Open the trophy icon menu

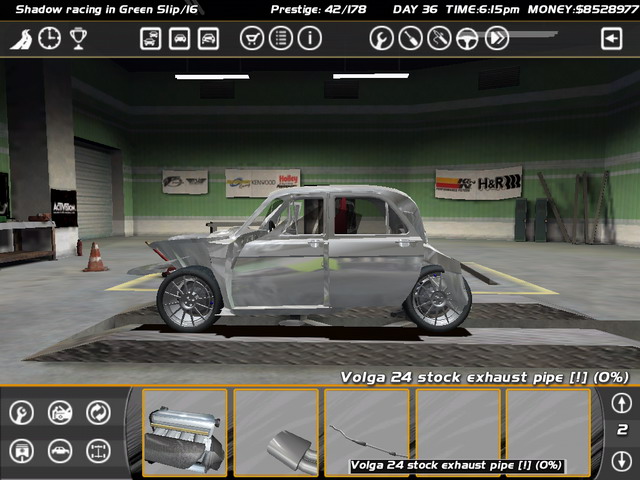77,39
